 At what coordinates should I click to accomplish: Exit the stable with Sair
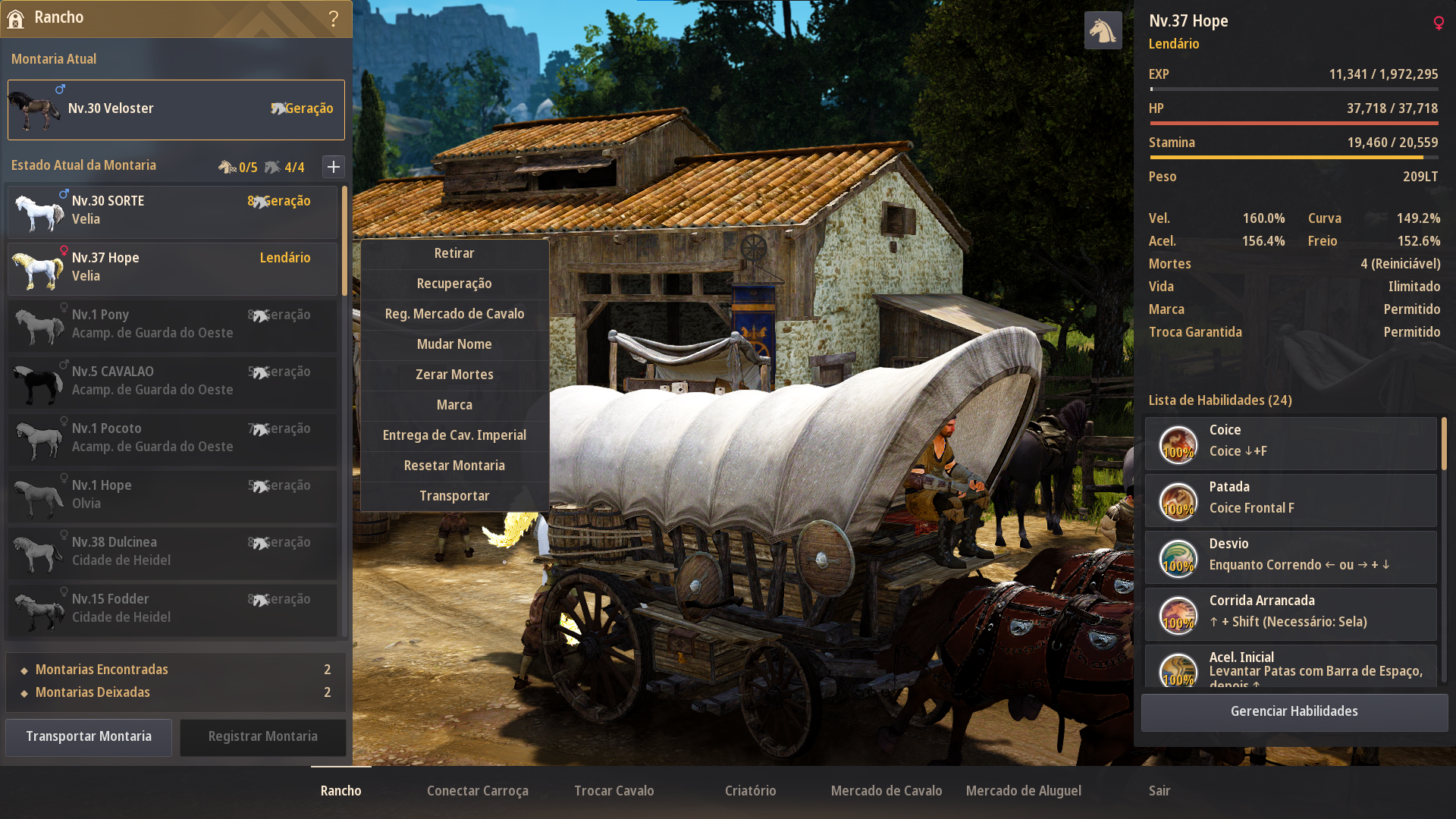1159,791
